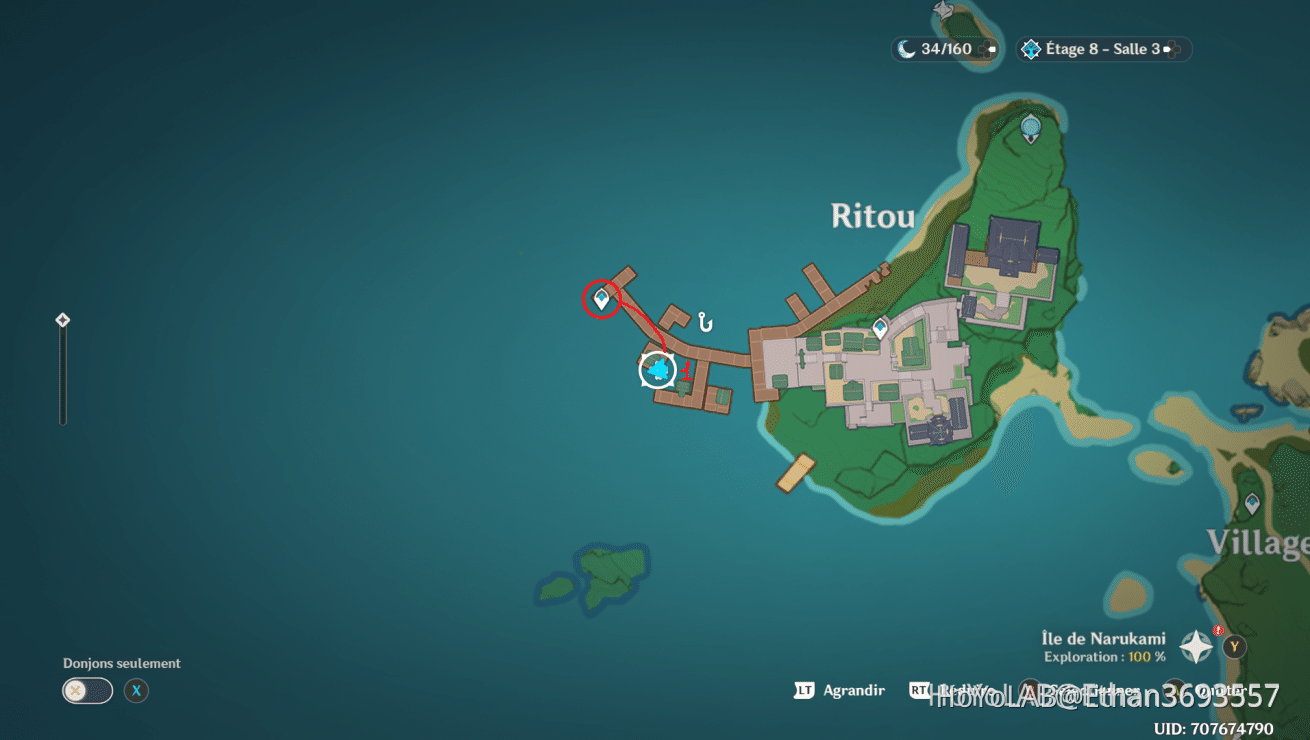Click the compass navigation icon bottom right
The width and height of the screenshot is (1310, 740).
pos(1196,646)
